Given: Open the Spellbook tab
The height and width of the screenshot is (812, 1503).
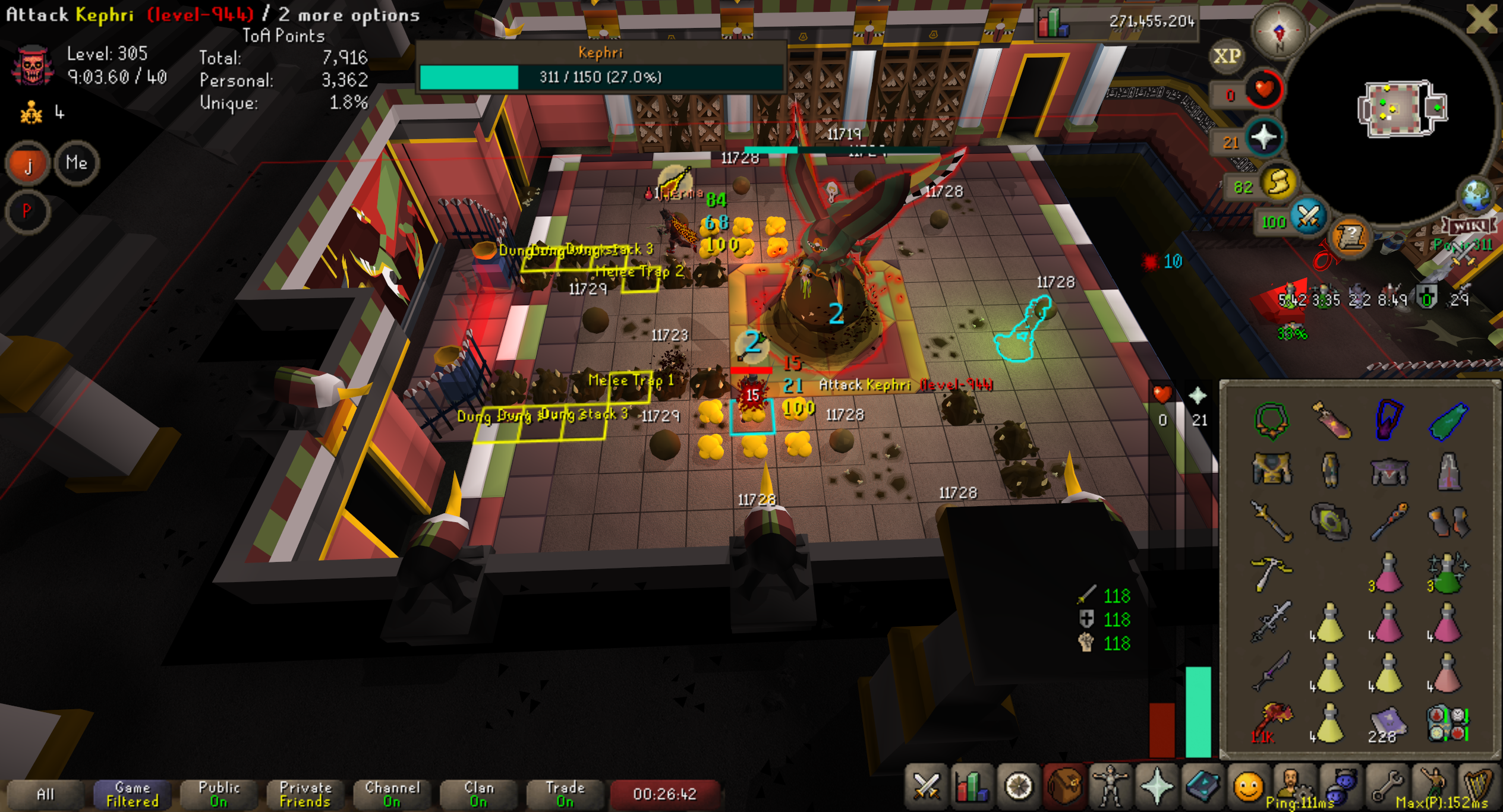Looking at the screenshot, I should 1202,787.
